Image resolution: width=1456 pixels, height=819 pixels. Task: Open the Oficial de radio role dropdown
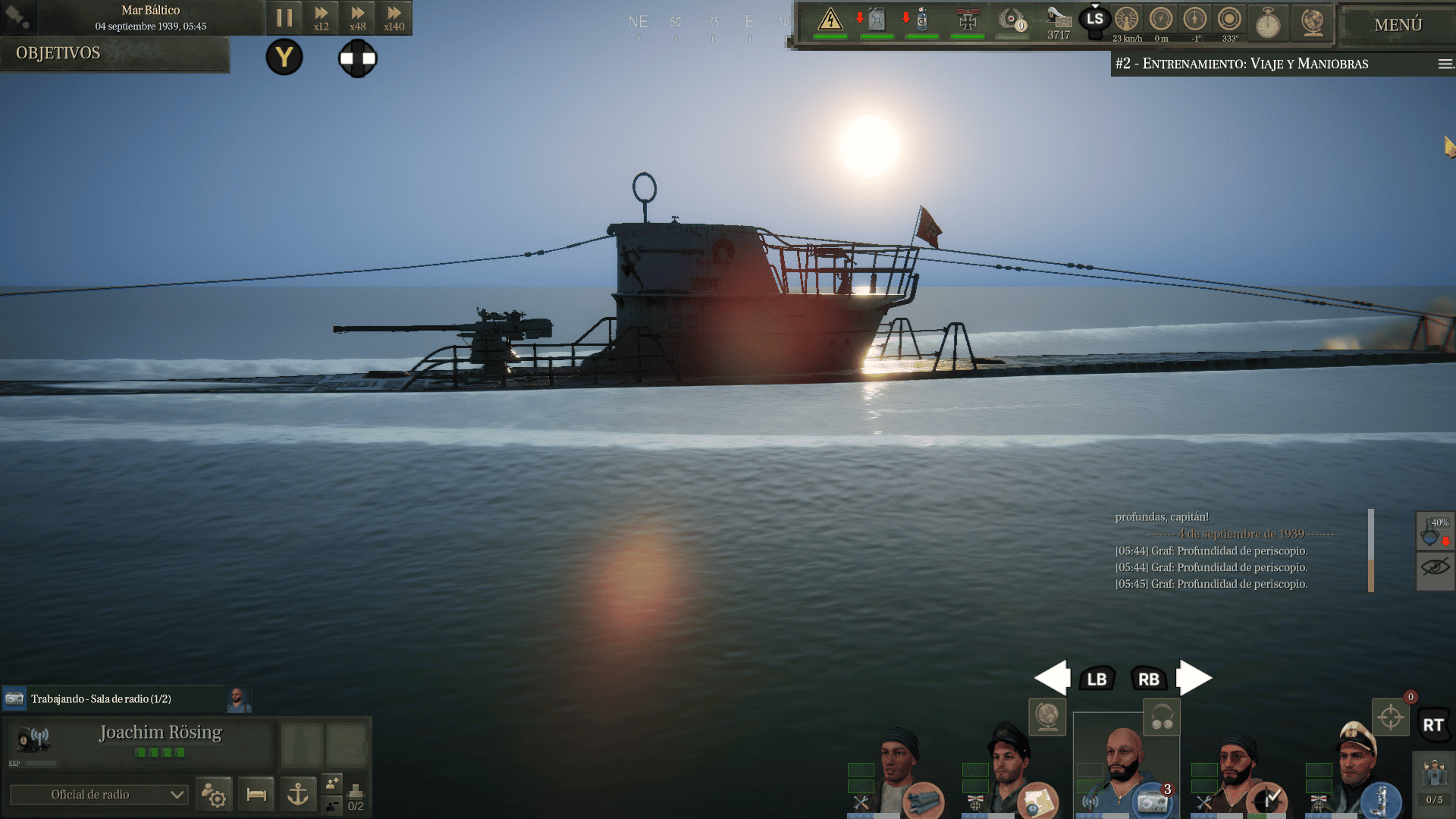[x=99, y=794]
